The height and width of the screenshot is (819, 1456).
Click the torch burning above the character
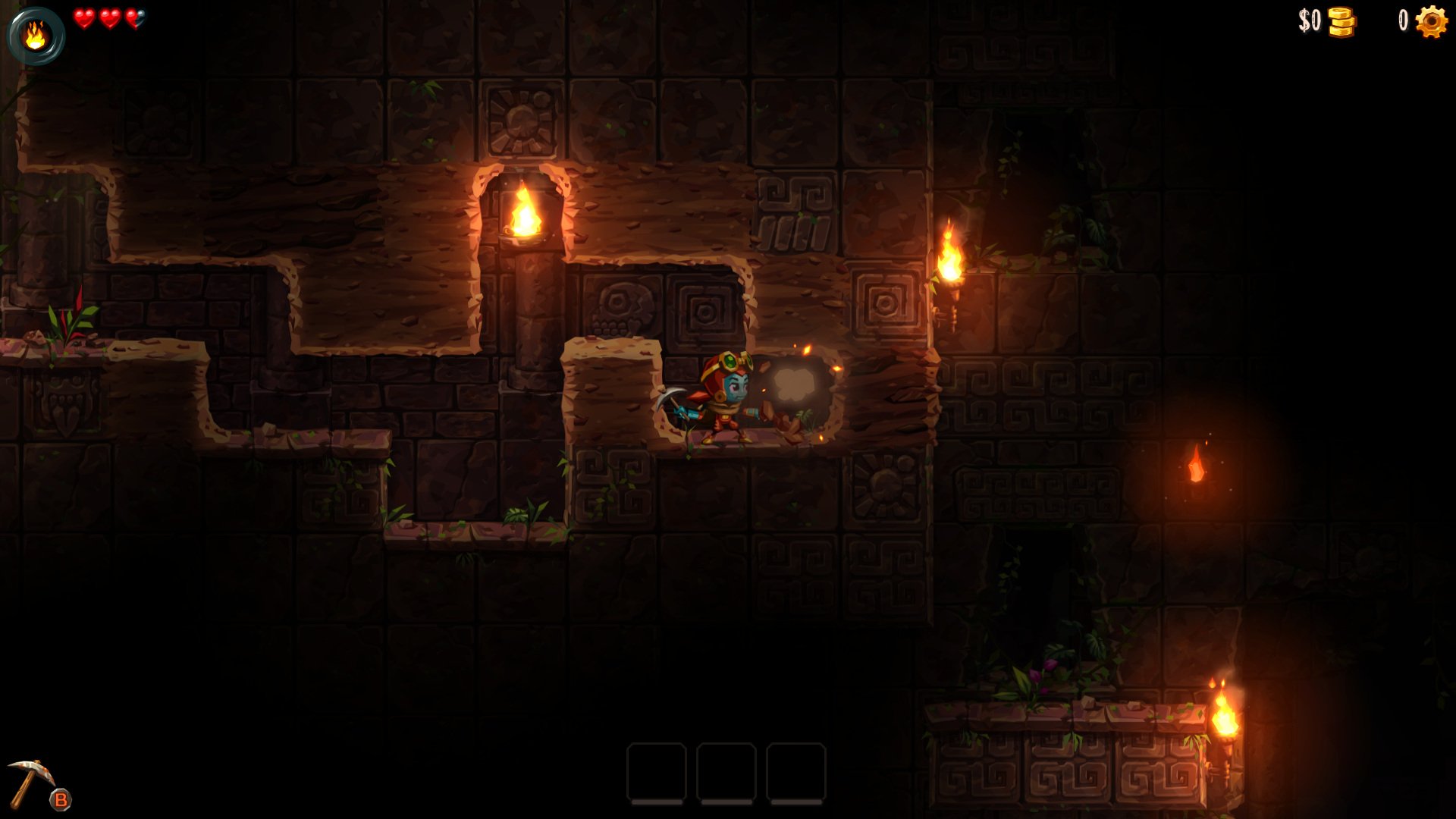point(526,212)
